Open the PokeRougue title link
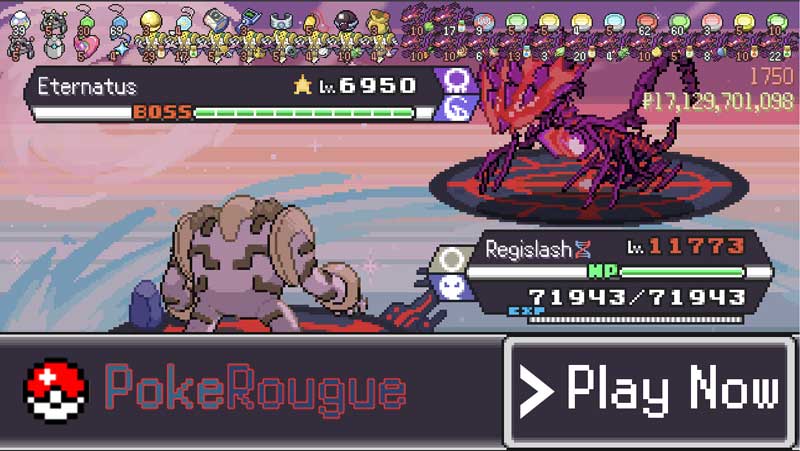This screenshot has width=800, height=451. click(x=255, y=391)
